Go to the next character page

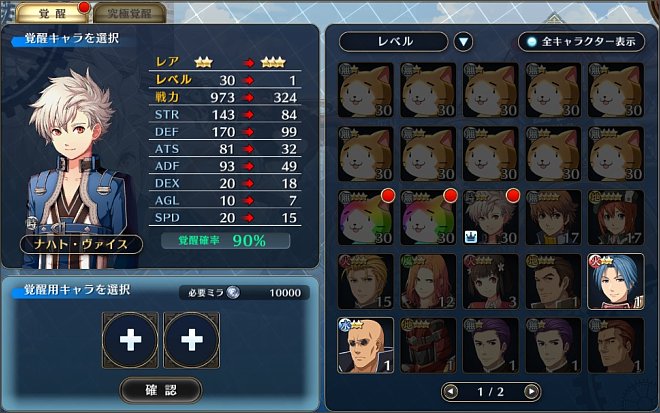(x=531, y=391)
